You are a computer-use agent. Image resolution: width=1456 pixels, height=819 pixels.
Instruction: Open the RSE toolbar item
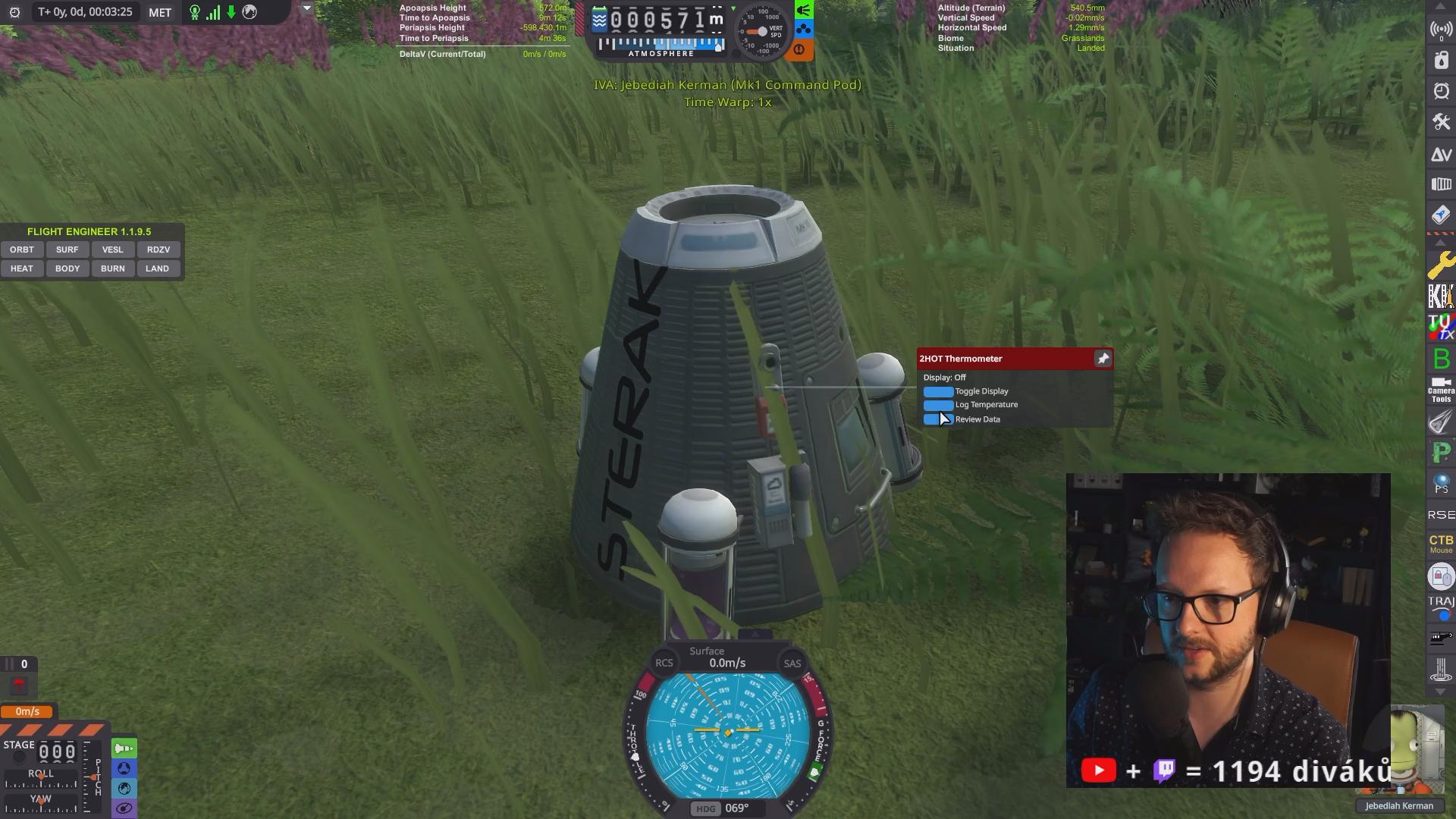(x=1441, y=515)
